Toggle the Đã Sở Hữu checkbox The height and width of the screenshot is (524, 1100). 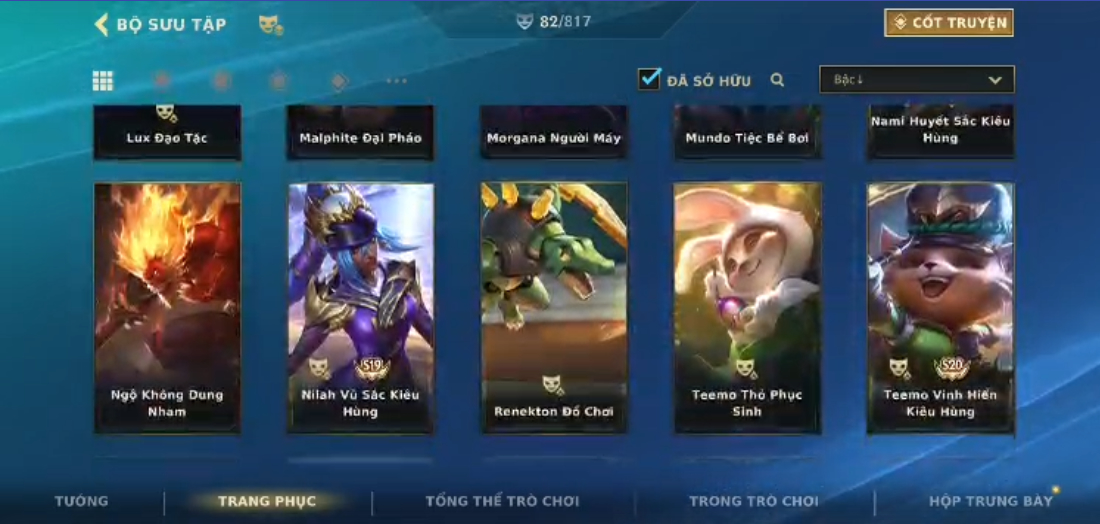point(650,79)
